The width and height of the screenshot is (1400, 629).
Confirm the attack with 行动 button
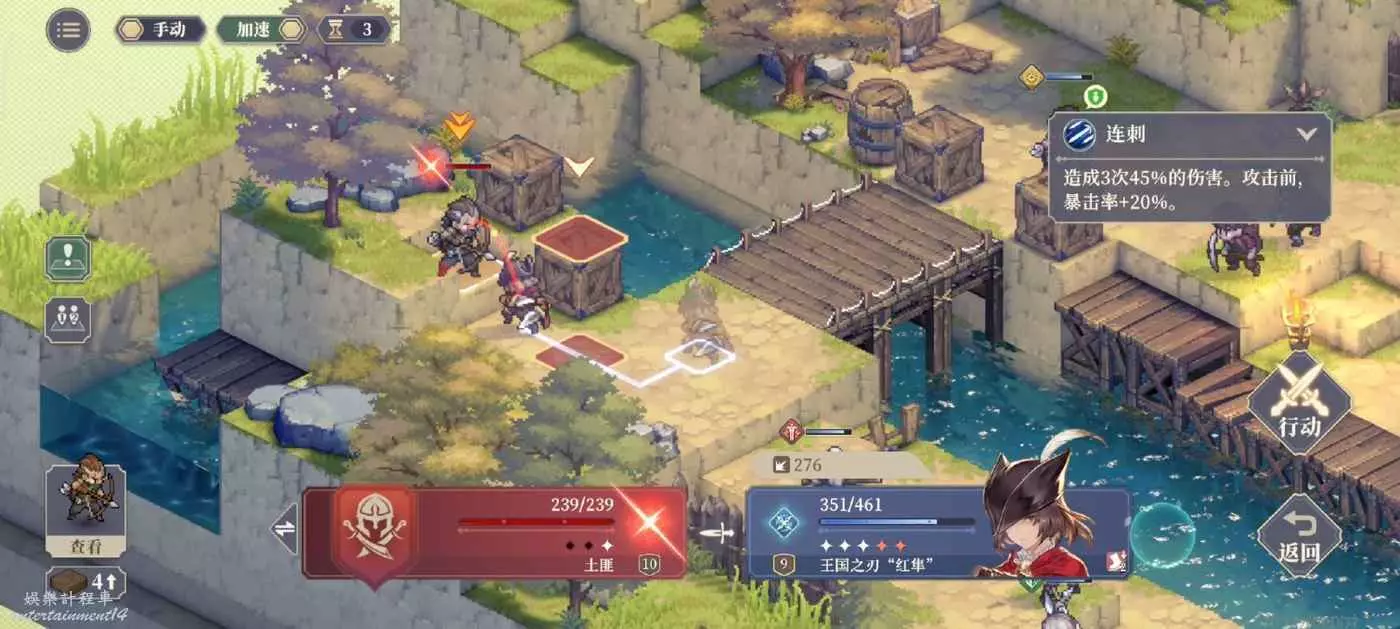coord(1299,402)
